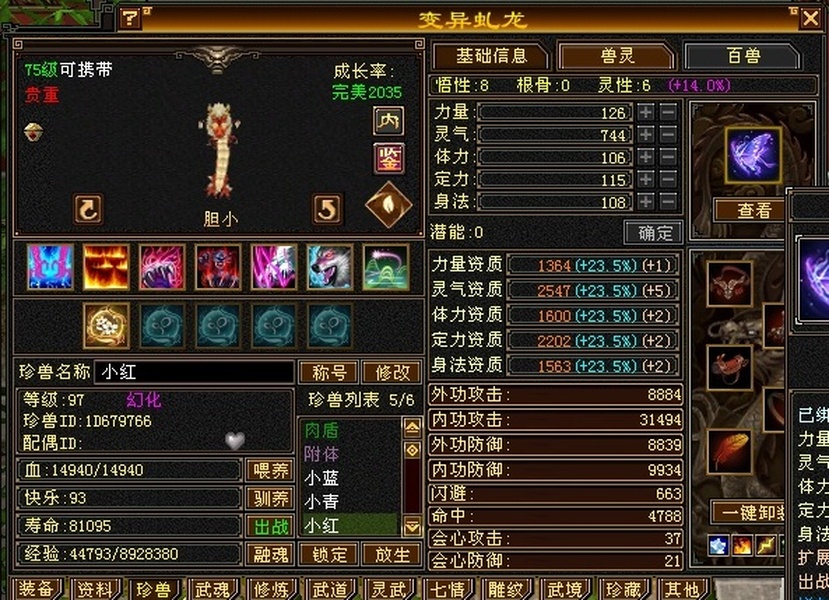
Task: Click the 驯养 tame button
Action: pos(269,498)
